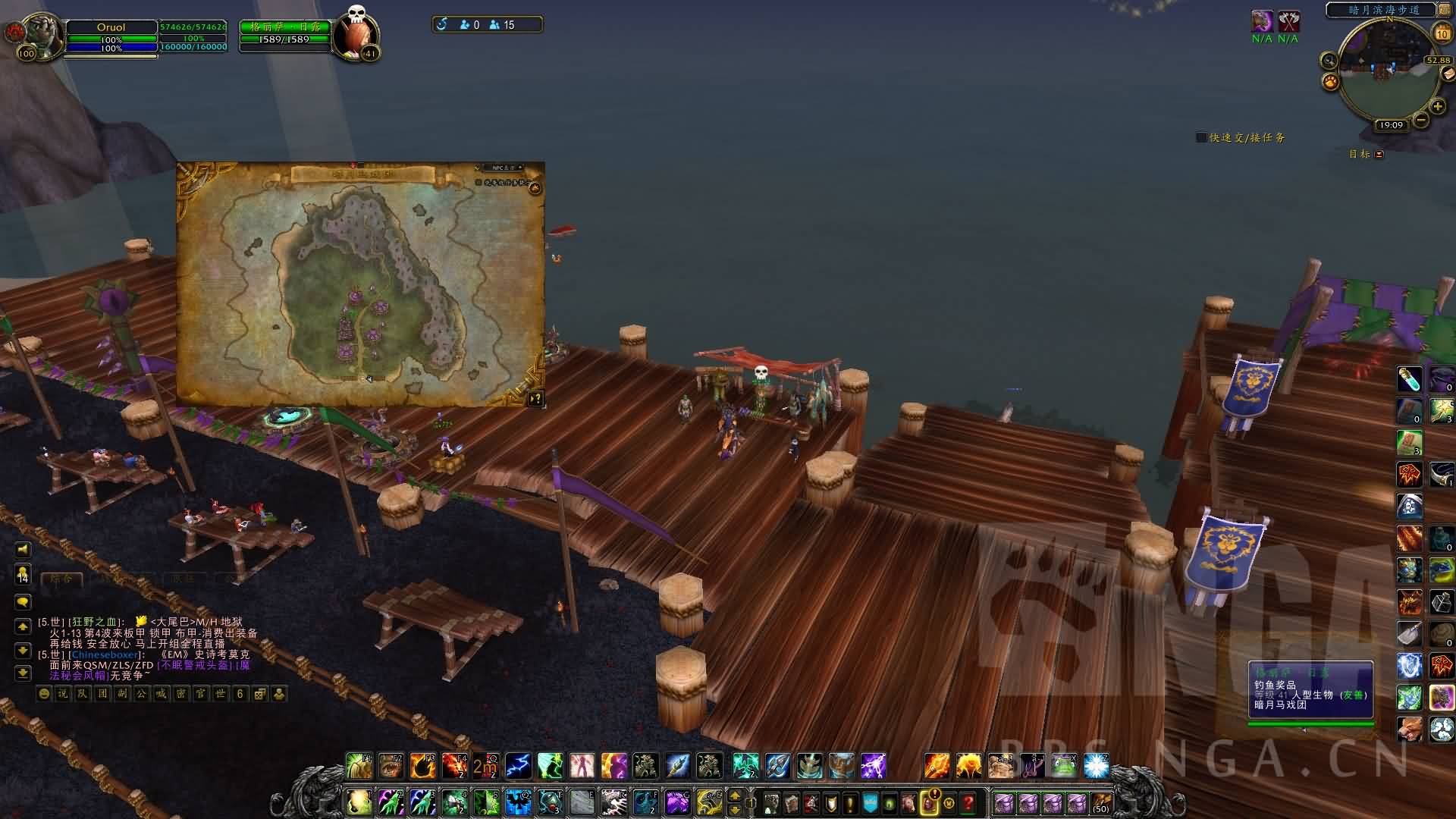Open the 综合 chat tab
Screen dimensions: 1456x819
coord(61,579)
